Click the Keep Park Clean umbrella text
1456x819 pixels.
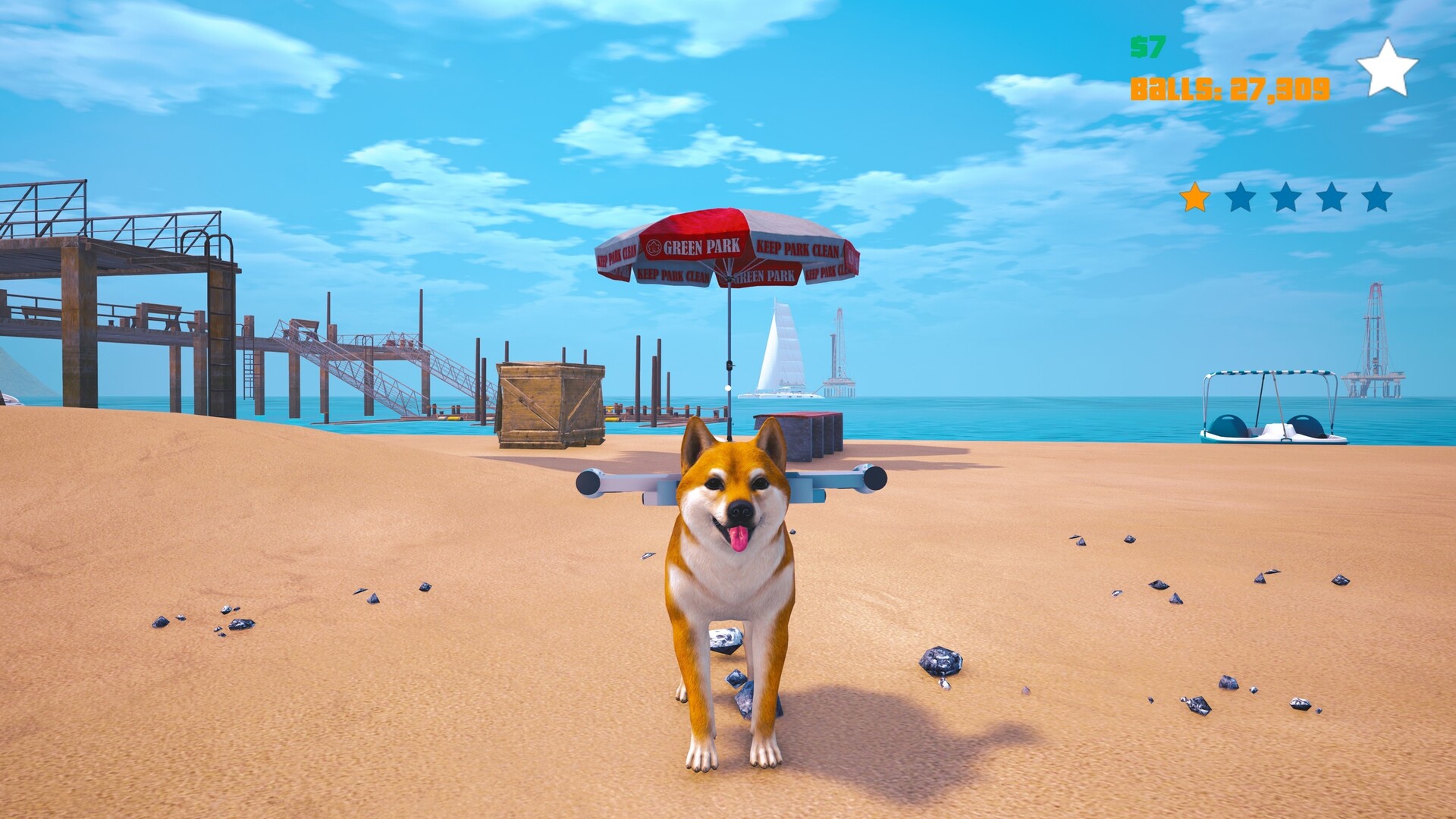(x=800, y=246)
